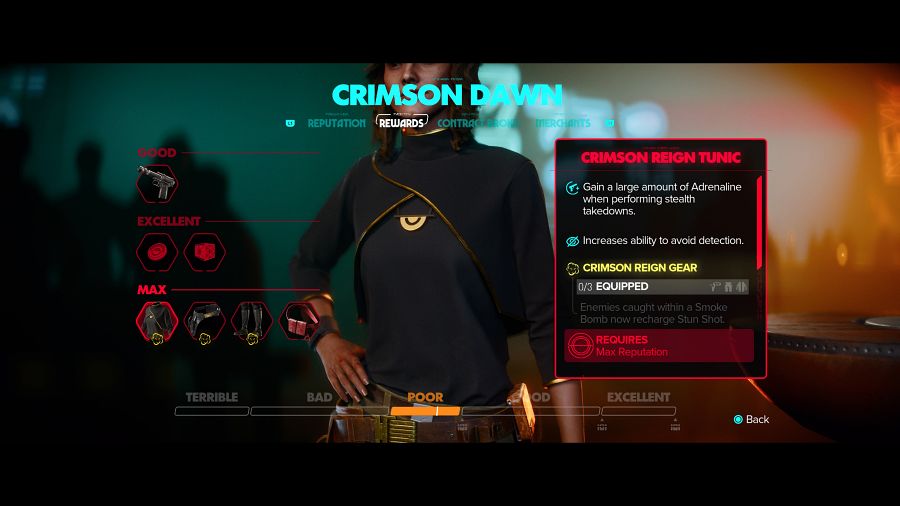Switch to the Merchants tab
This screenshot has width=900, height=506.
click(x=563, y=123)
